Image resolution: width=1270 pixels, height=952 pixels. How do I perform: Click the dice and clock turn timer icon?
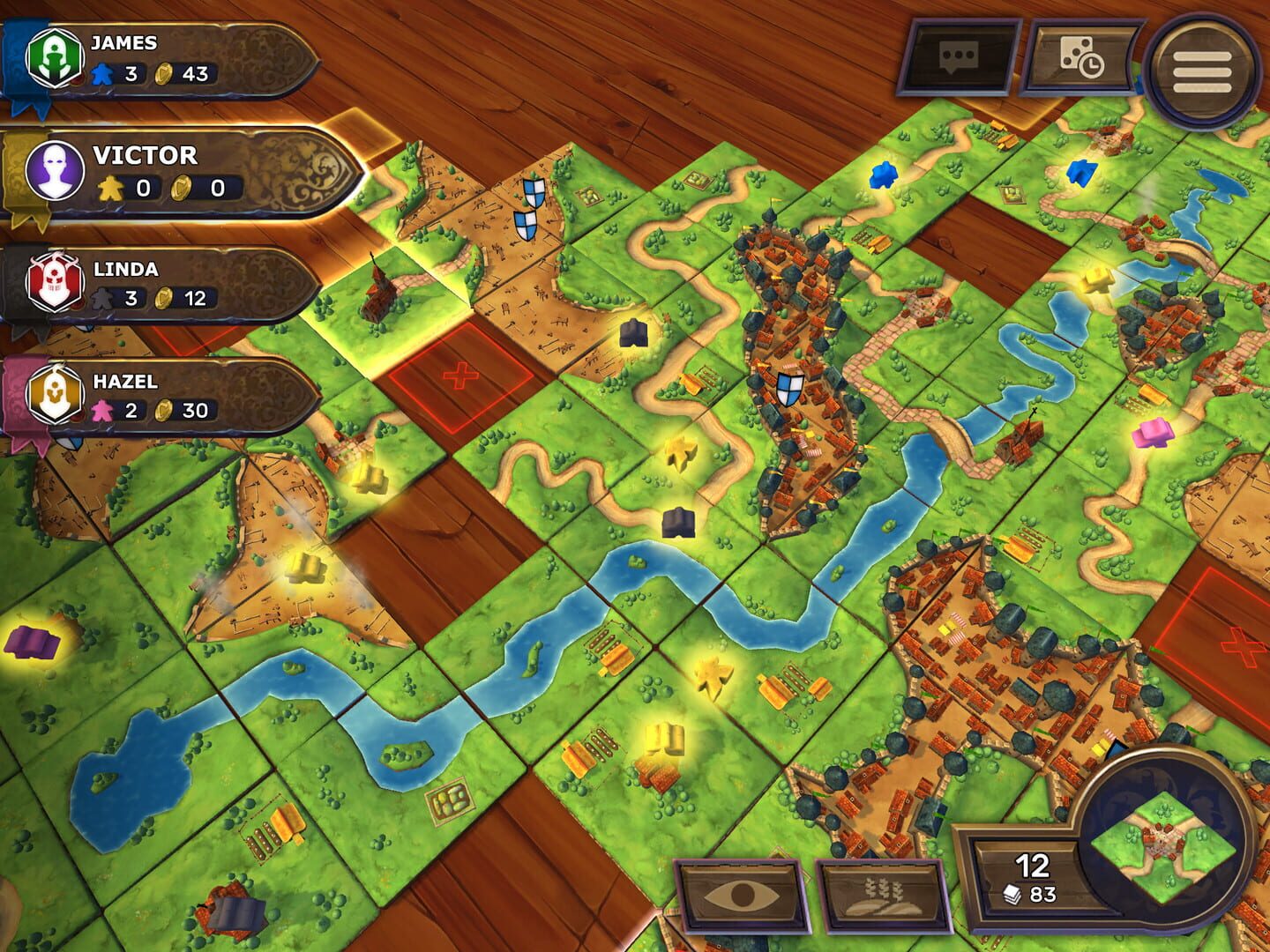coord(1083,56)
